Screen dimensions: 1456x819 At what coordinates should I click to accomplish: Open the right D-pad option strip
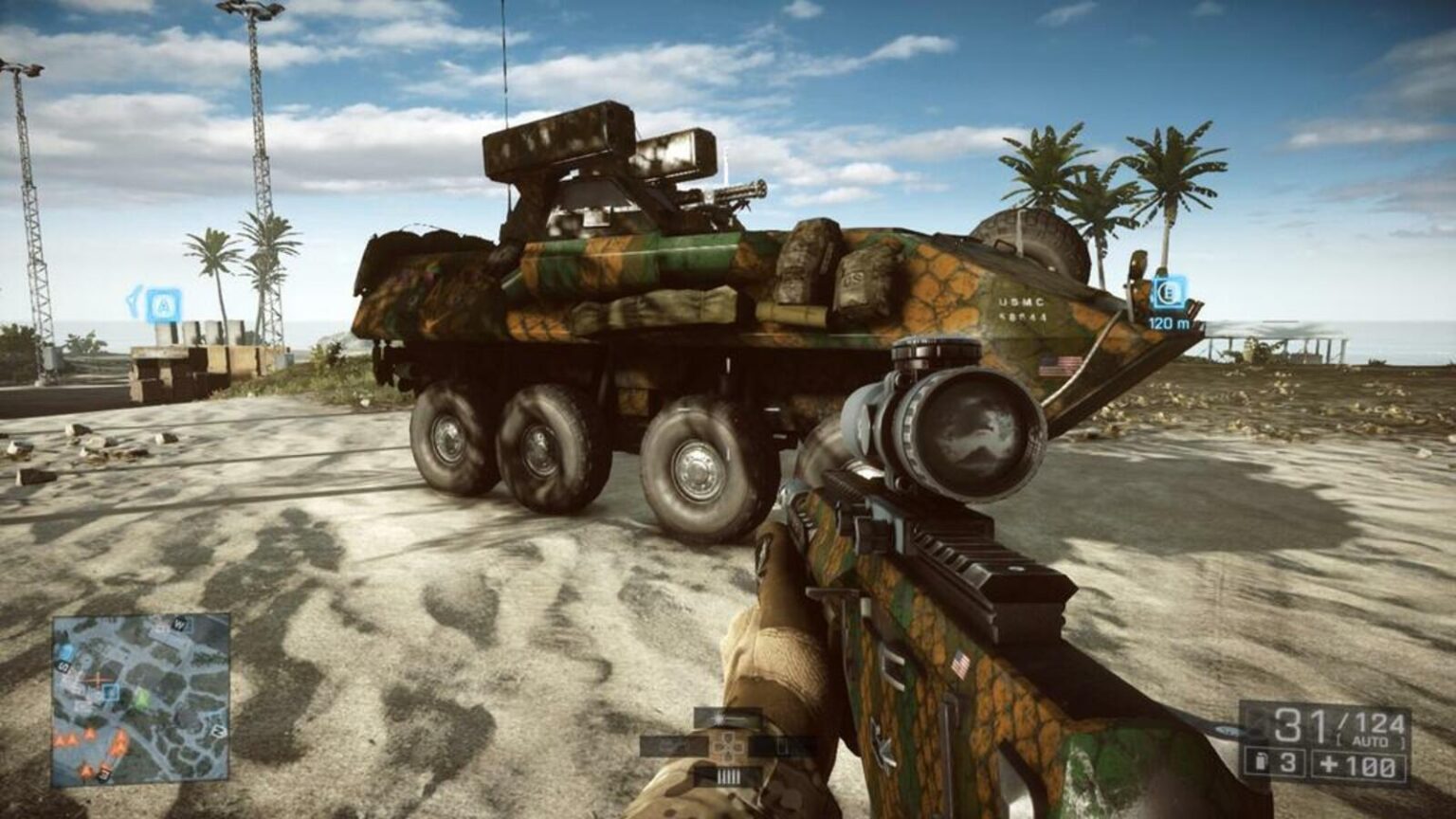pyautogui.click(x=784, y=746)
